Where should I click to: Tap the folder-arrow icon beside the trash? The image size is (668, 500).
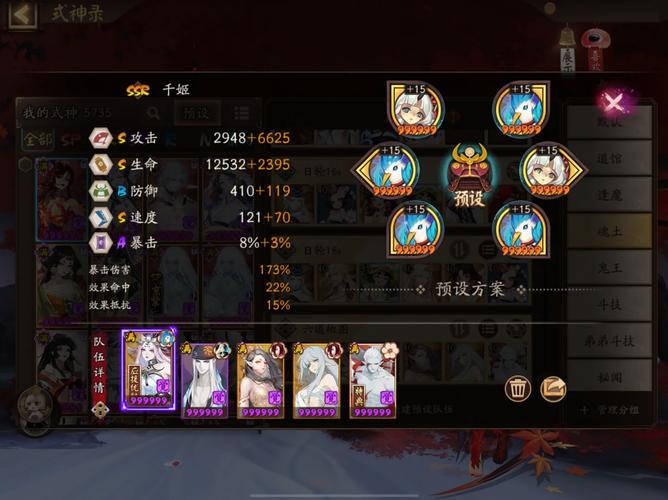point(553,389)
